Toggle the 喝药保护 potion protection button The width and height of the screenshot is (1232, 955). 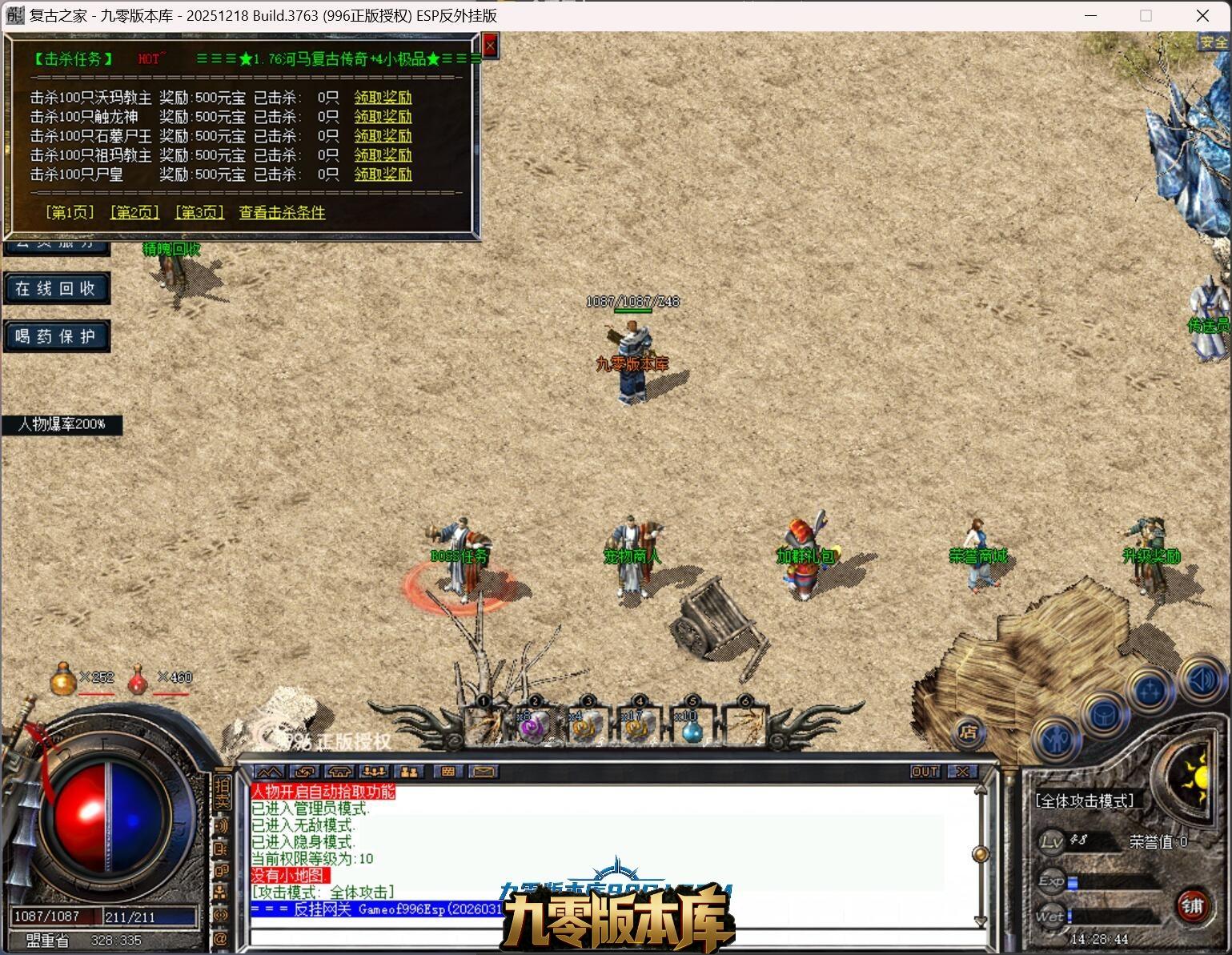(x=55, y=336)
